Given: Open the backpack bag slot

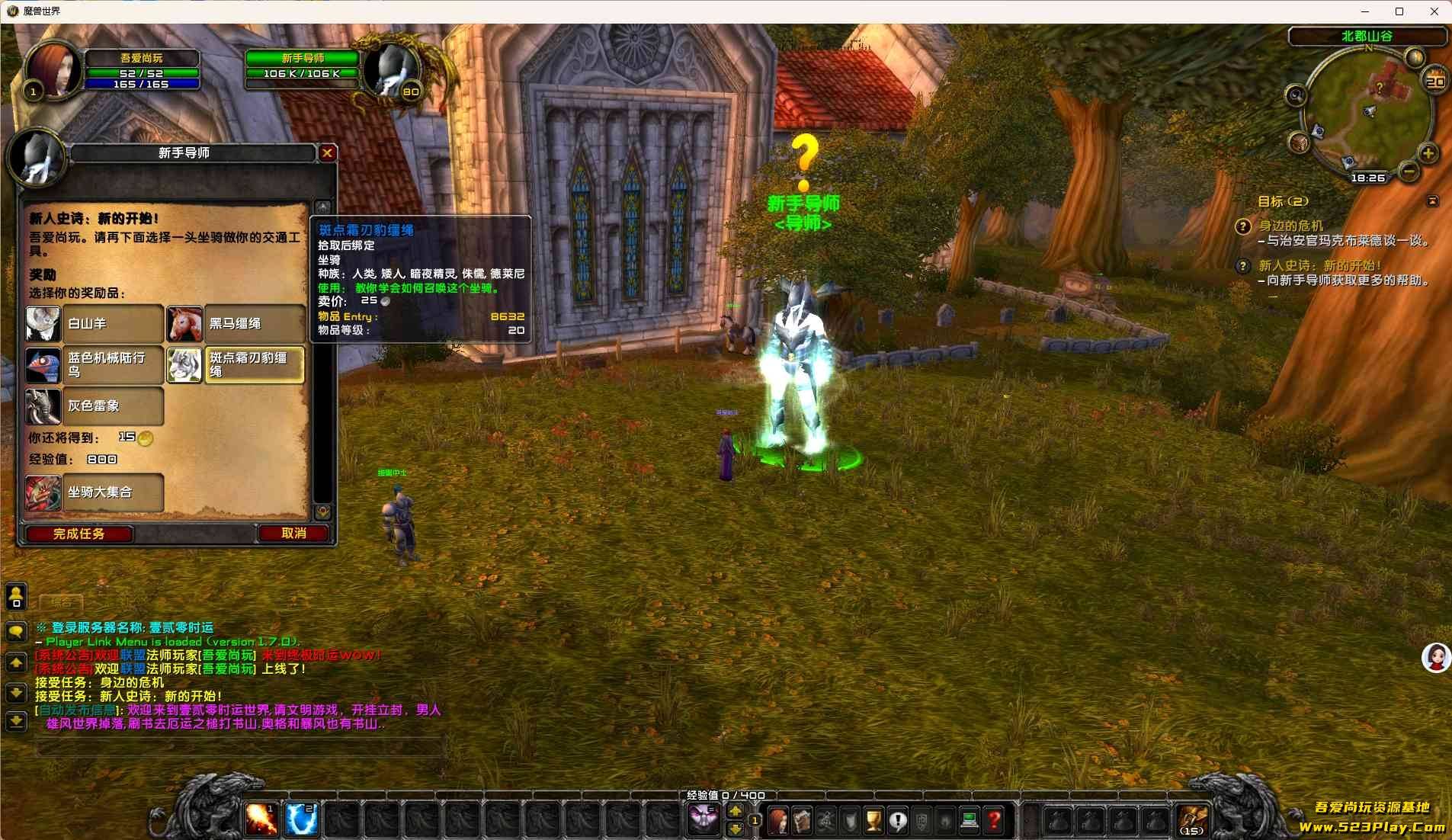Looking at the screenshot, I should point(1193,820).
